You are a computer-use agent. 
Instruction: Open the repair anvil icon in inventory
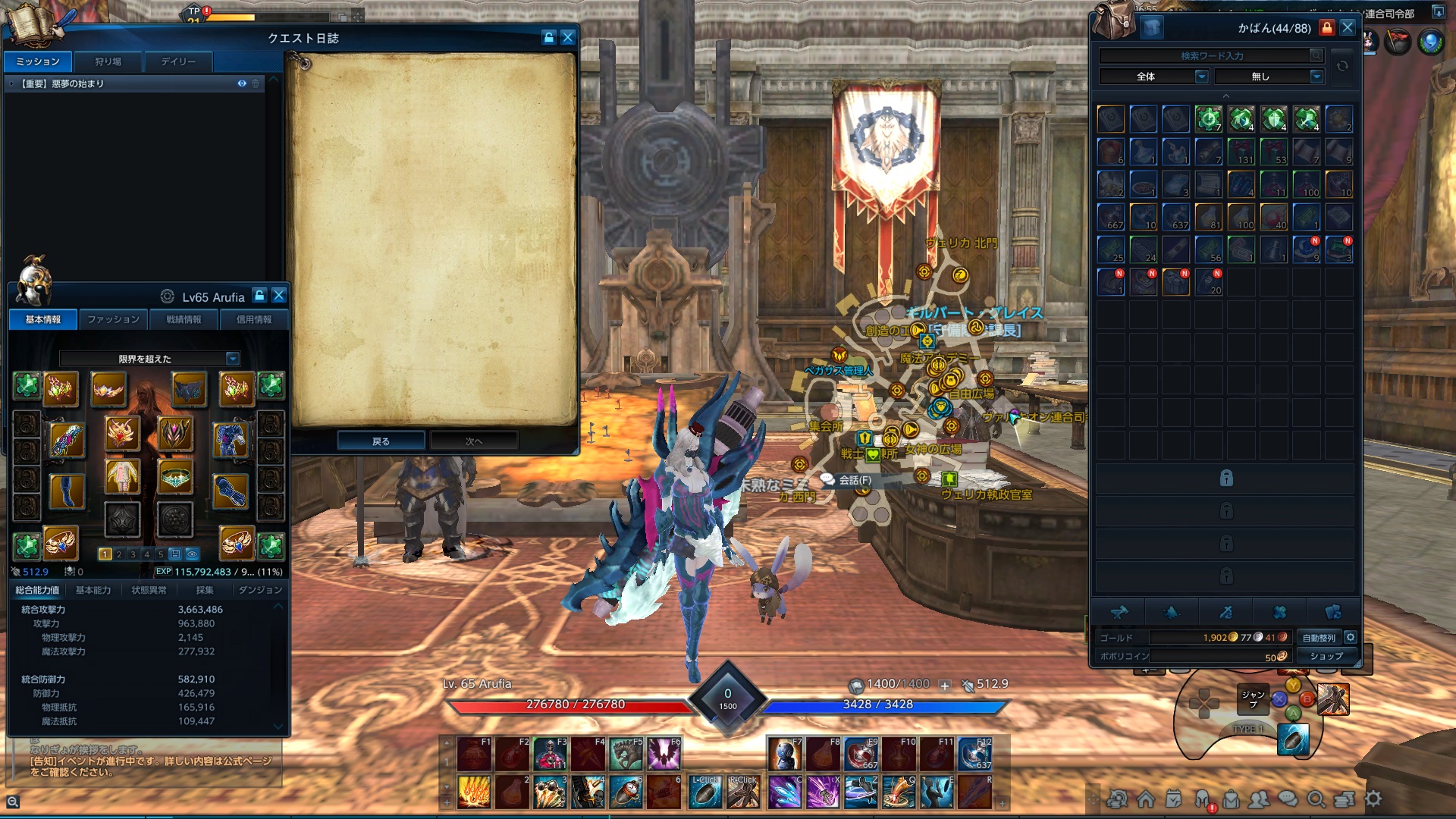tap(1119, 613)
